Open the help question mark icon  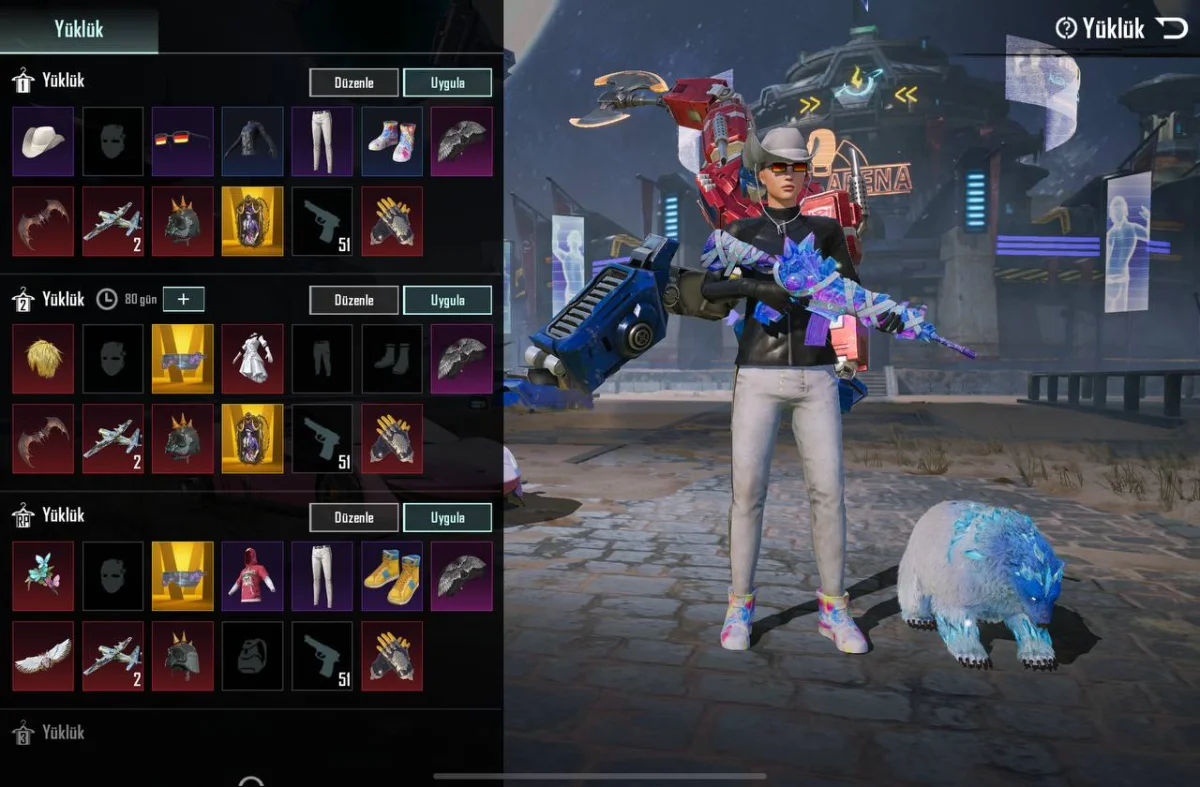(1066, 28)
